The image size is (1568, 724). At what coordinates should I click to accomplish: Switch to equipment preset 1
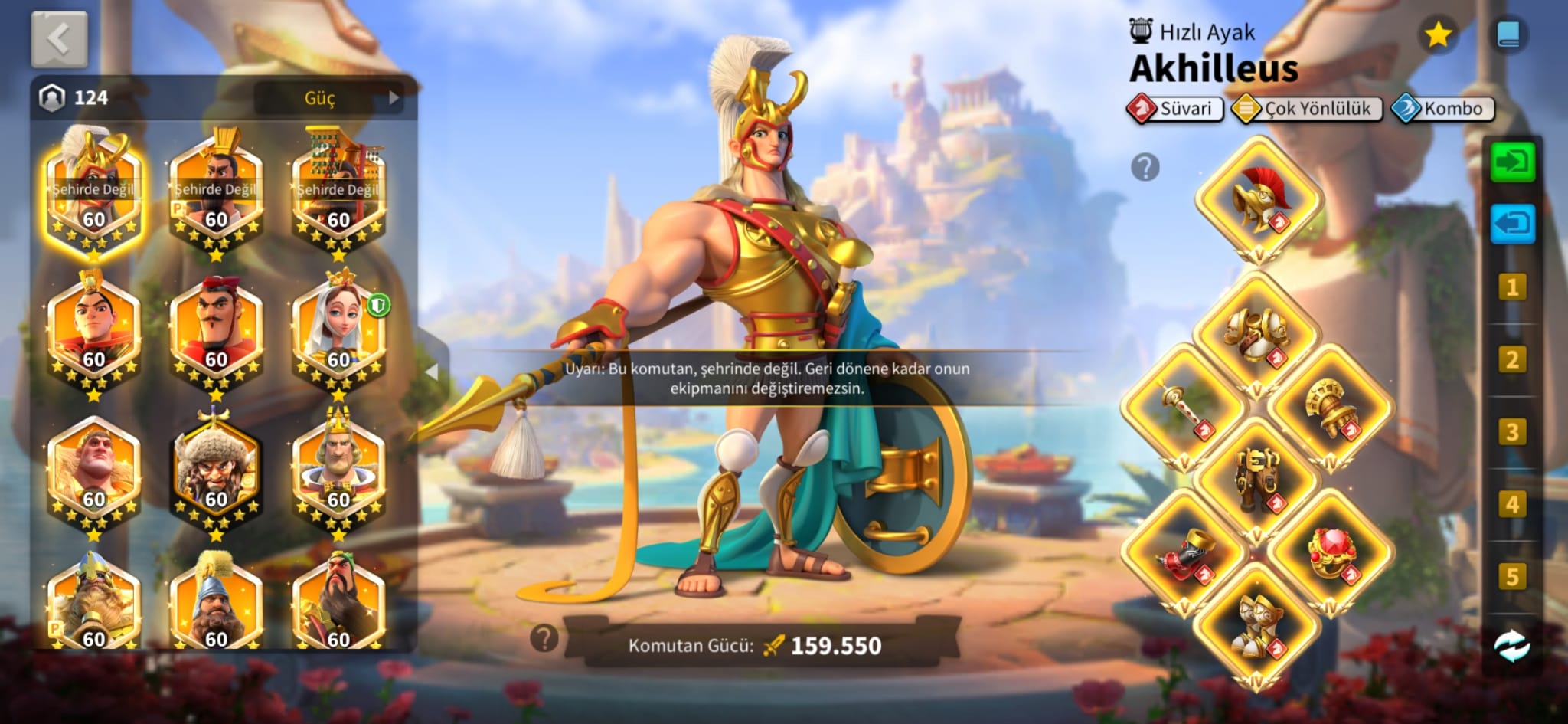(x=1512, y=287)
